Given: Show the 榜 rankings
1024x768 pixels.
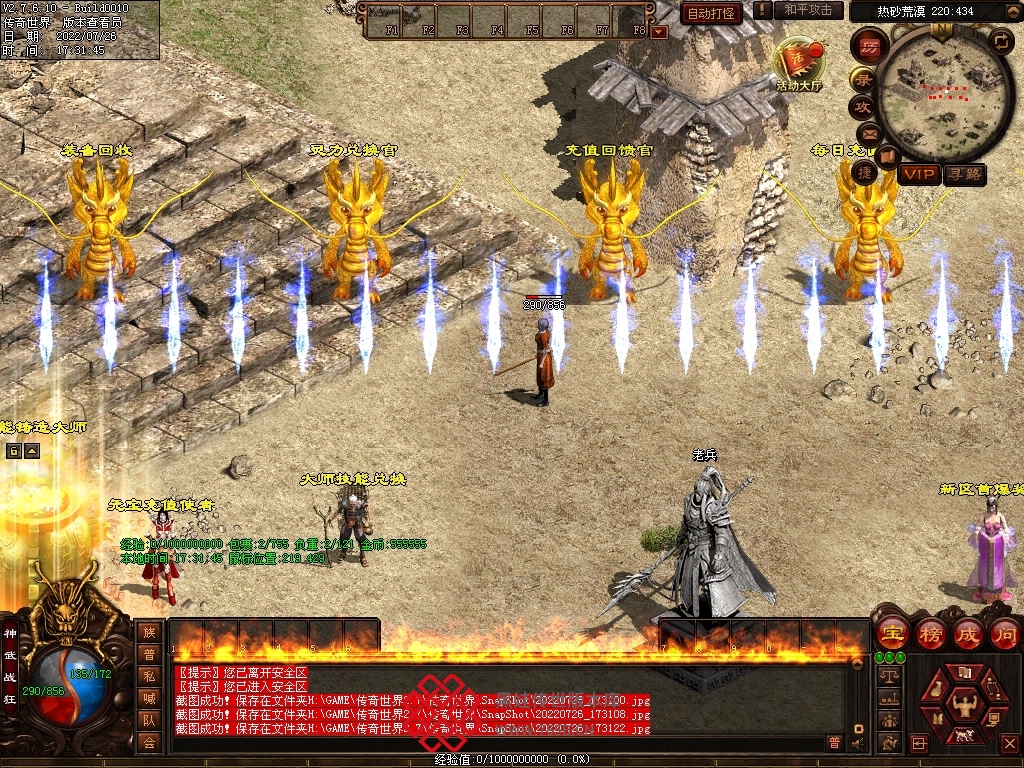Looking at the screenshot, I should pyautogui.click(x=930, y=633).
